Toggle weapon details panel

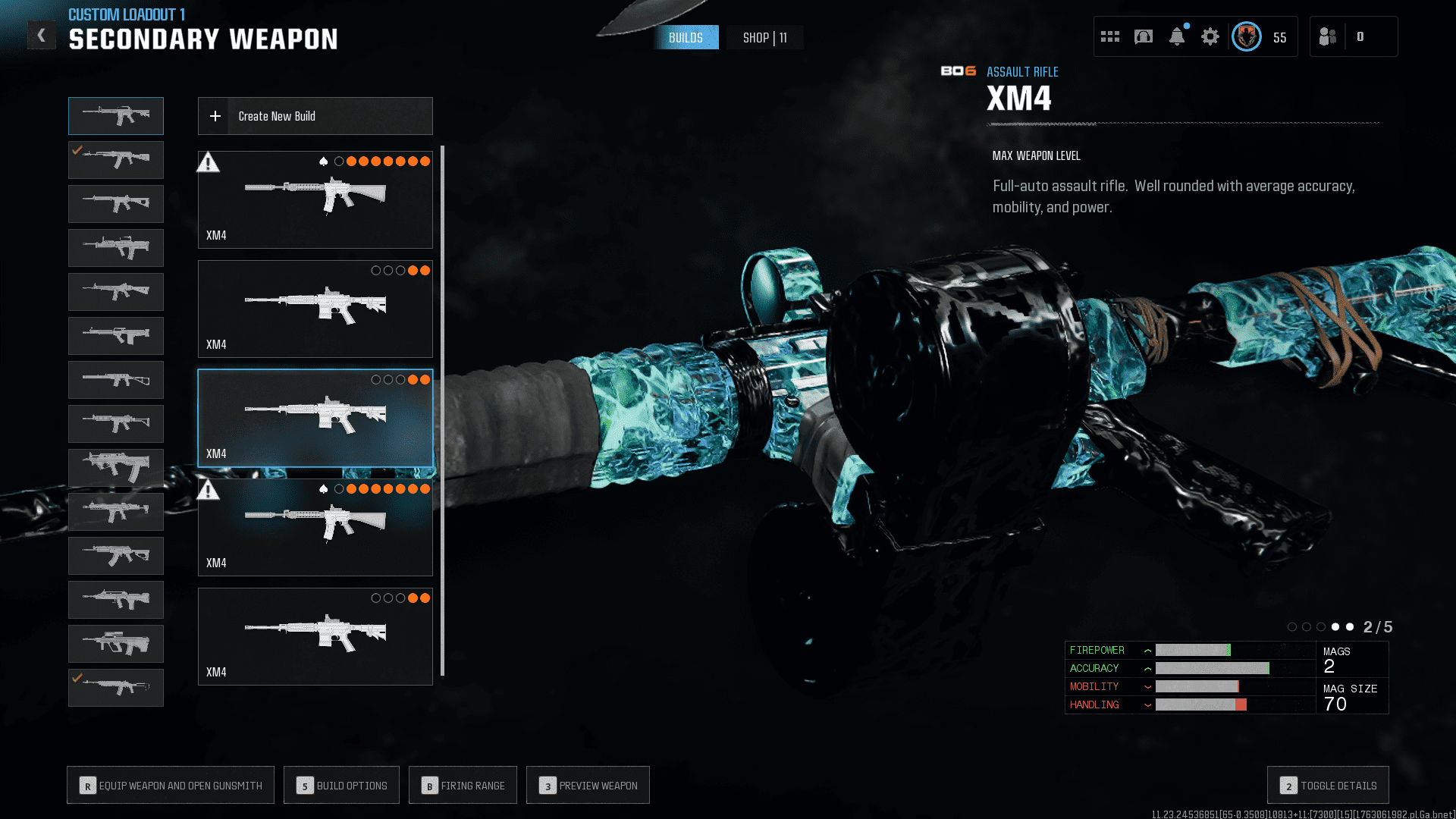pyautogui.click(x=1328, y=786)
